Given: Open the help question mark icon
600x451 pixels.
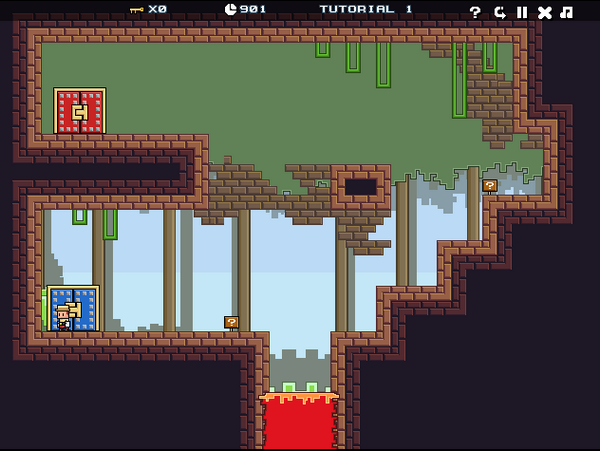Looking at the screenshot, I should (475, 12).
